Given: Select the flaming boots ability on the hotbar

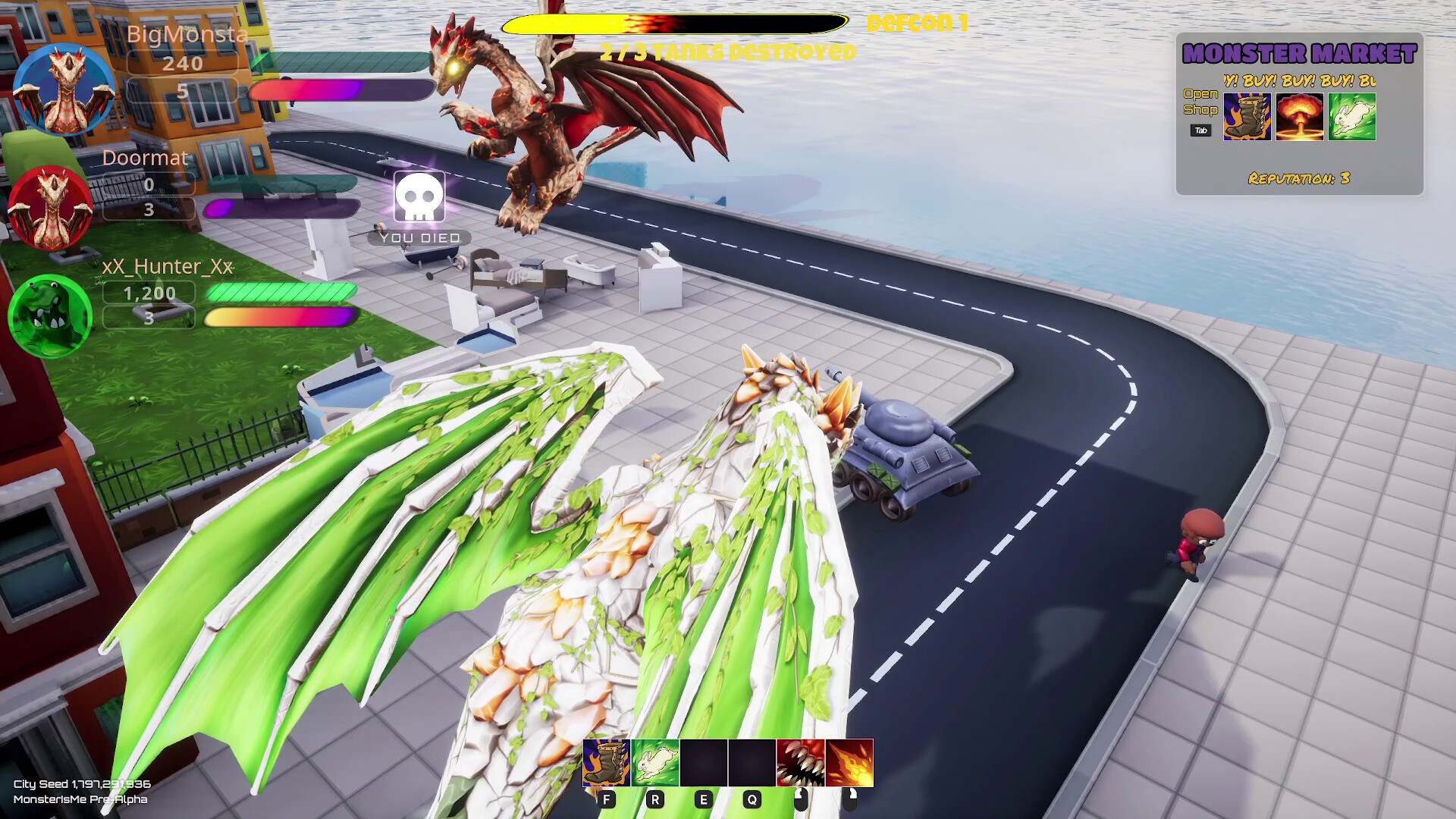Looking at the screenshot, I should click(x=605, y=764).
